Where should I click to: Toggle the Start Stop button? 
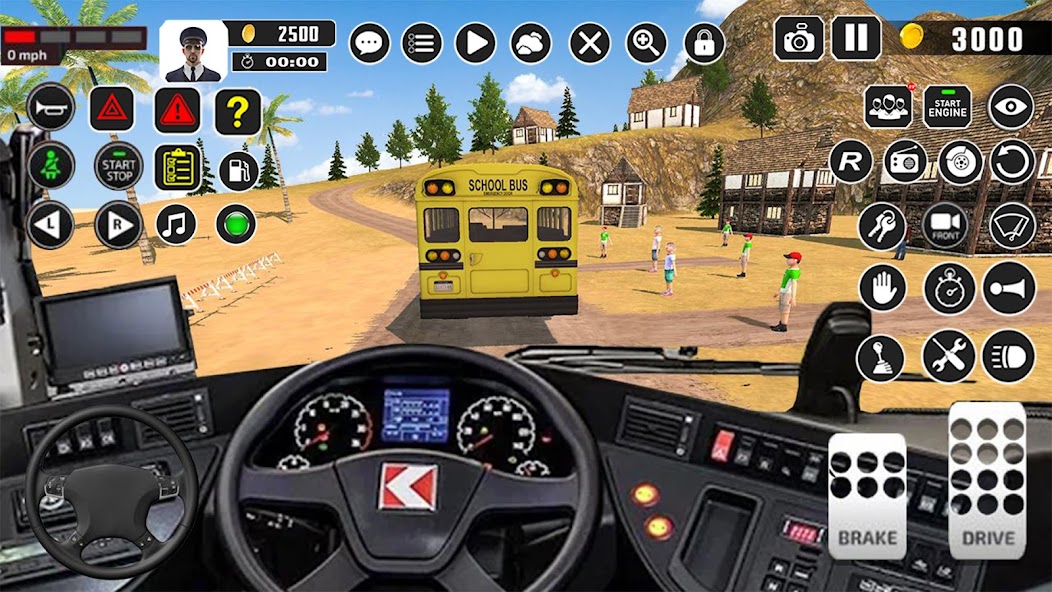pos(119,166)
